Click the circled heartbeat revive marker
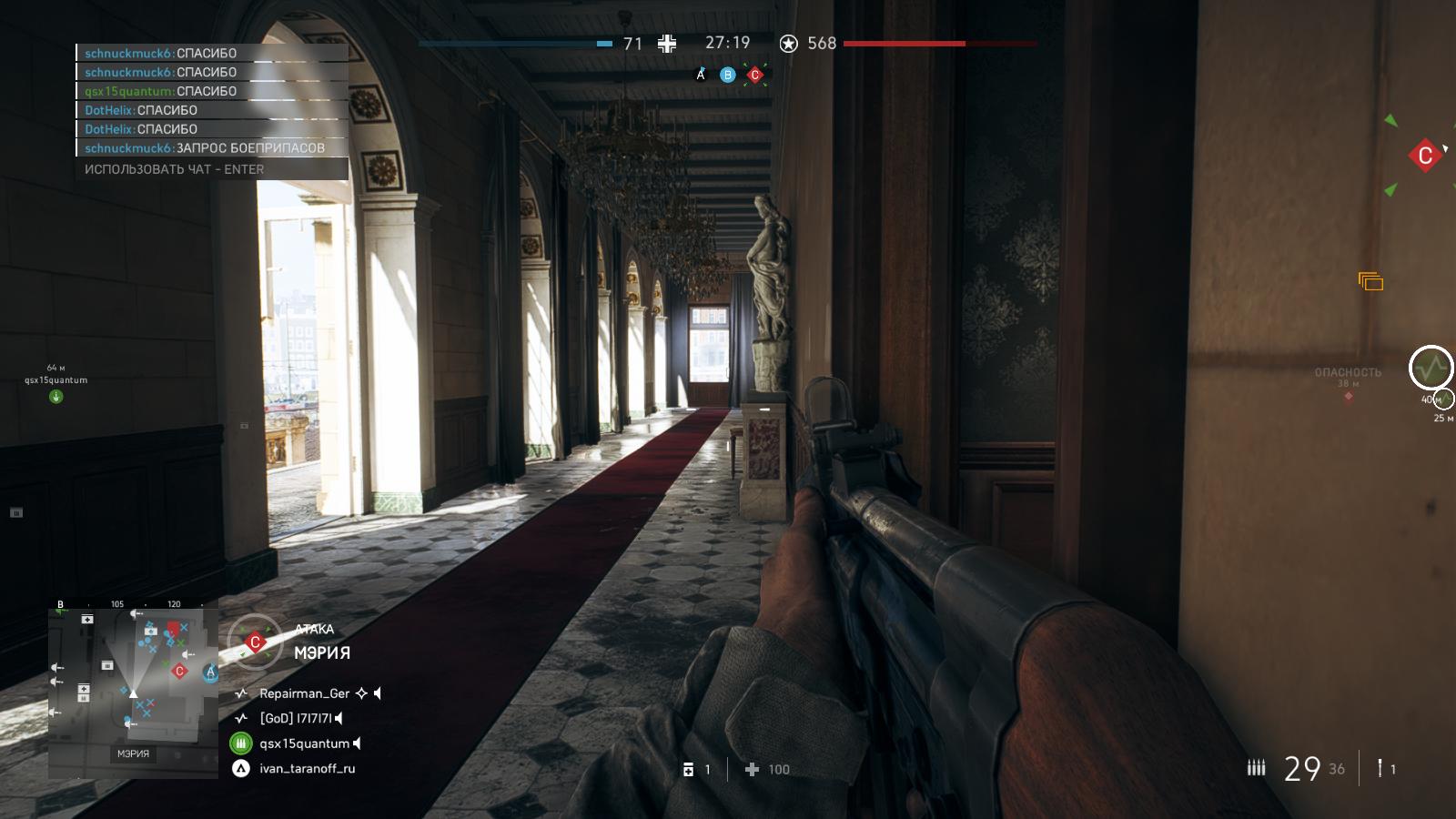 point(1431,369)
